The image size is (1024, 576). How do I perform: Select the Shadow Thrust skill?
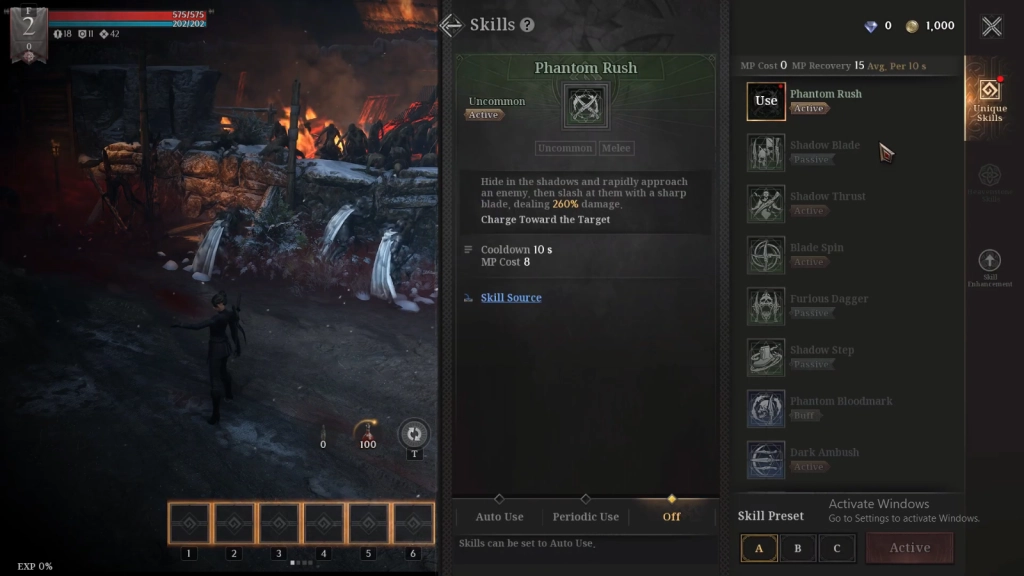[x=766, y=203]
